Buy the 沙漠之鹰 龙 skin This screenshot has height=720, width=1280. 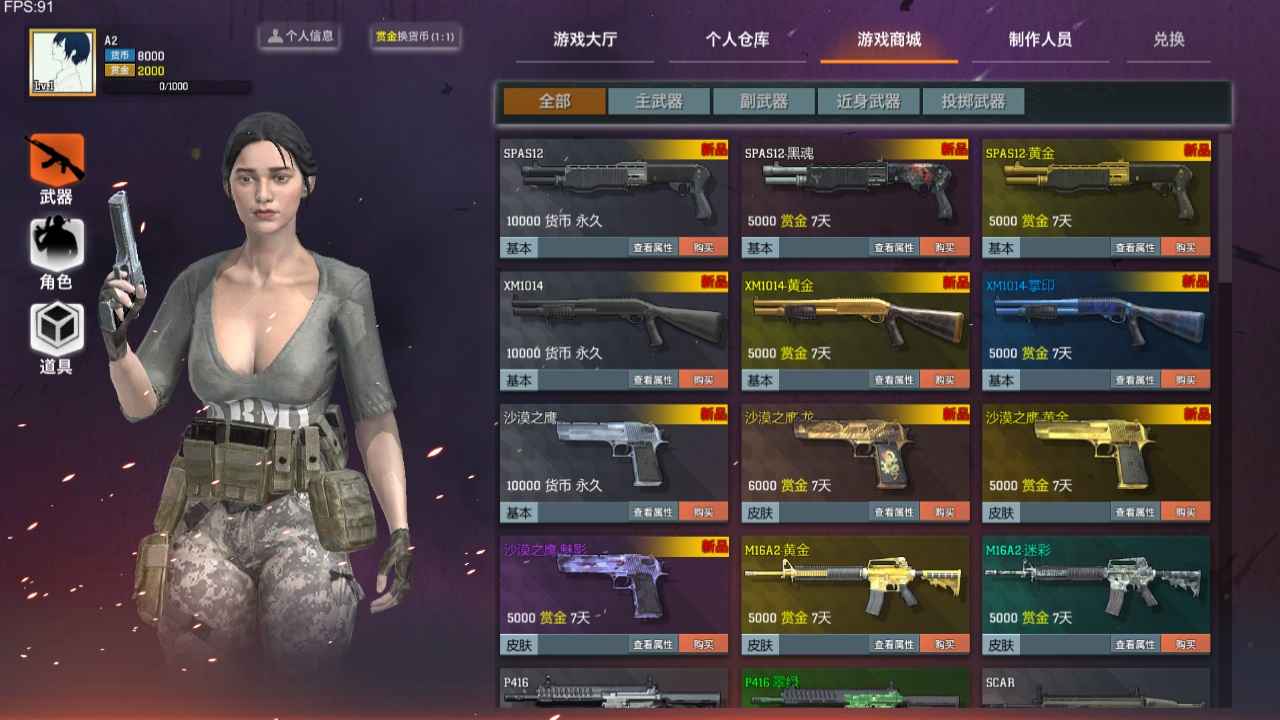point(945,512)
